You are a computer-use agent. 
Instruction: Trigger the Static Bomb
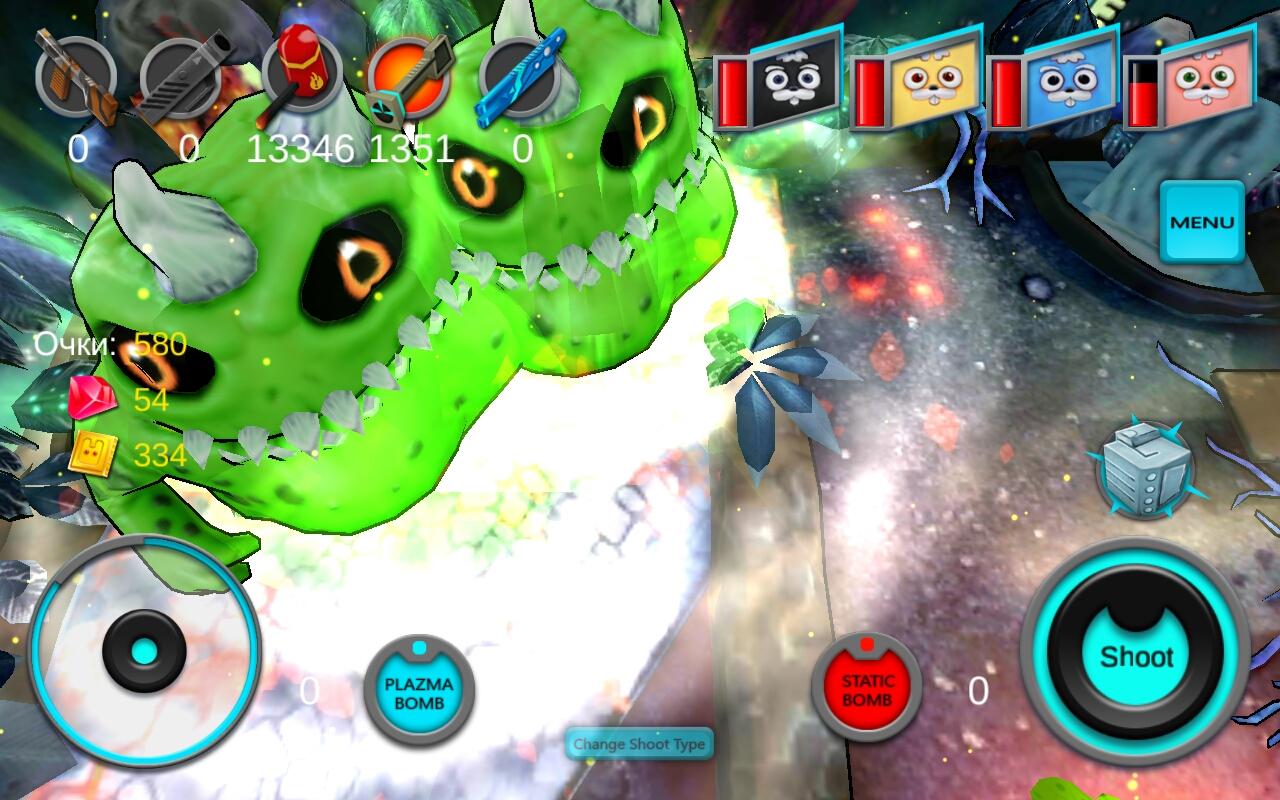pos(866,688)
